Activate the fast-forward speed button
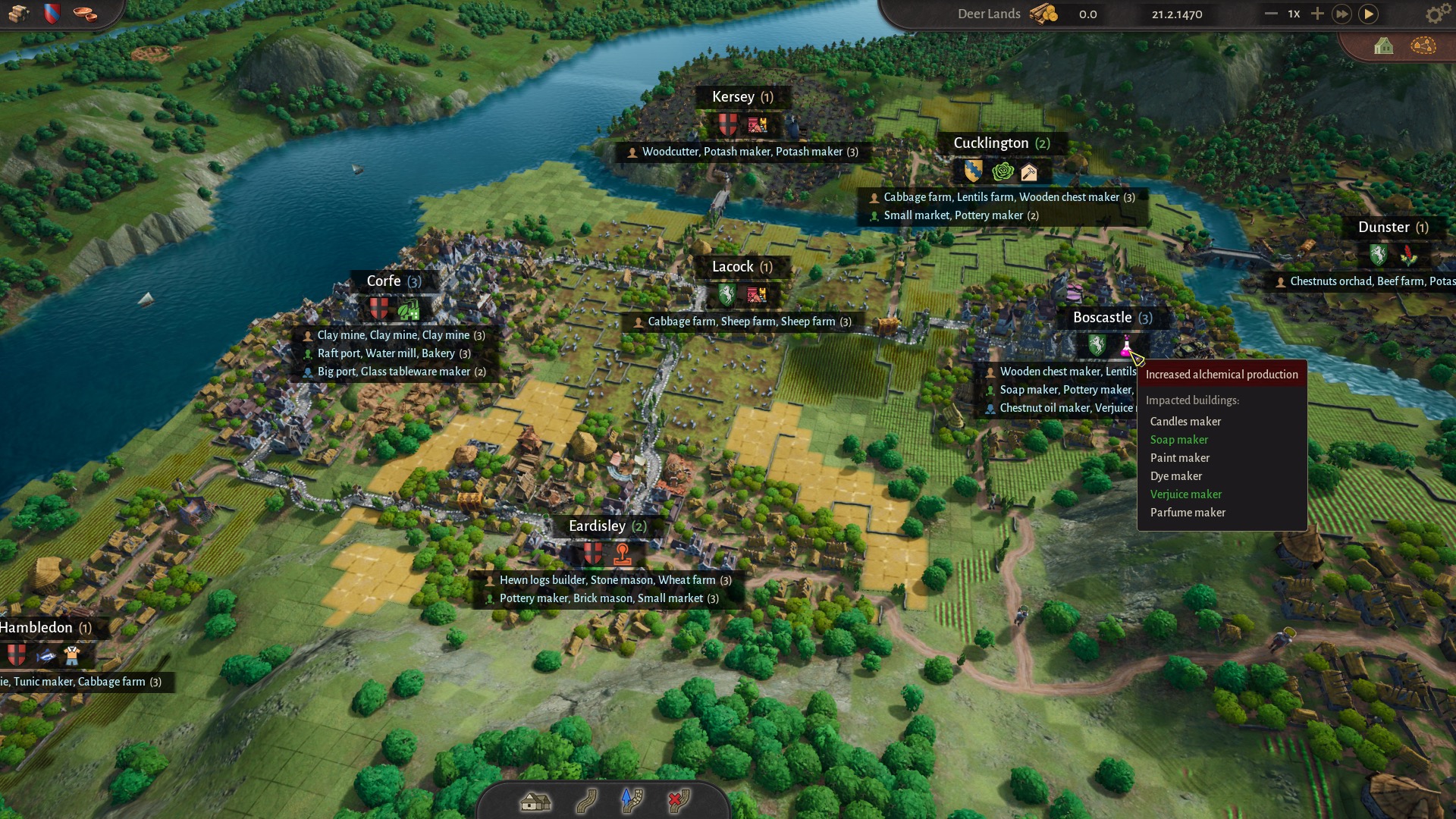Viewport: 1456px width, 819px height. 1341,14
